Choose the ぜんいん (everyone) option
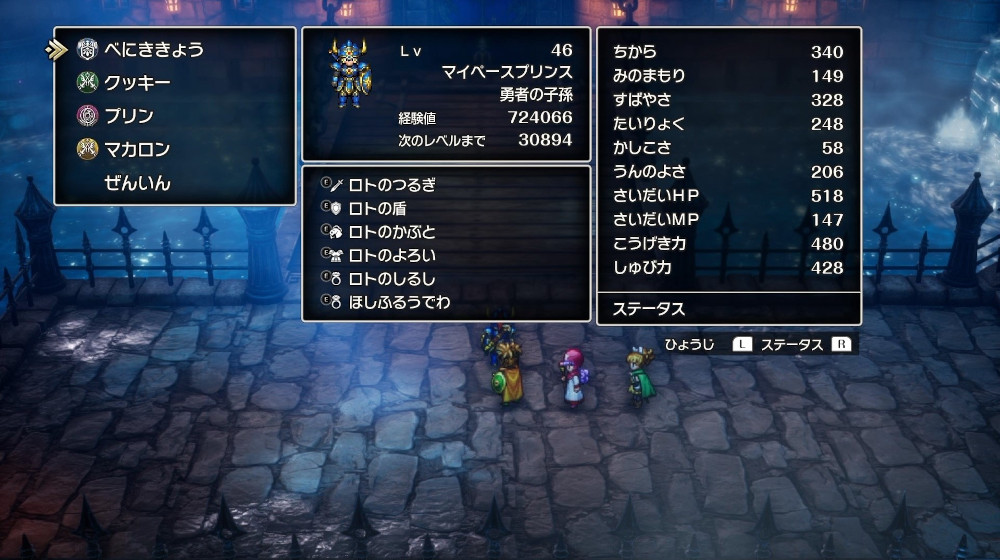 click(x=137, y=183)
